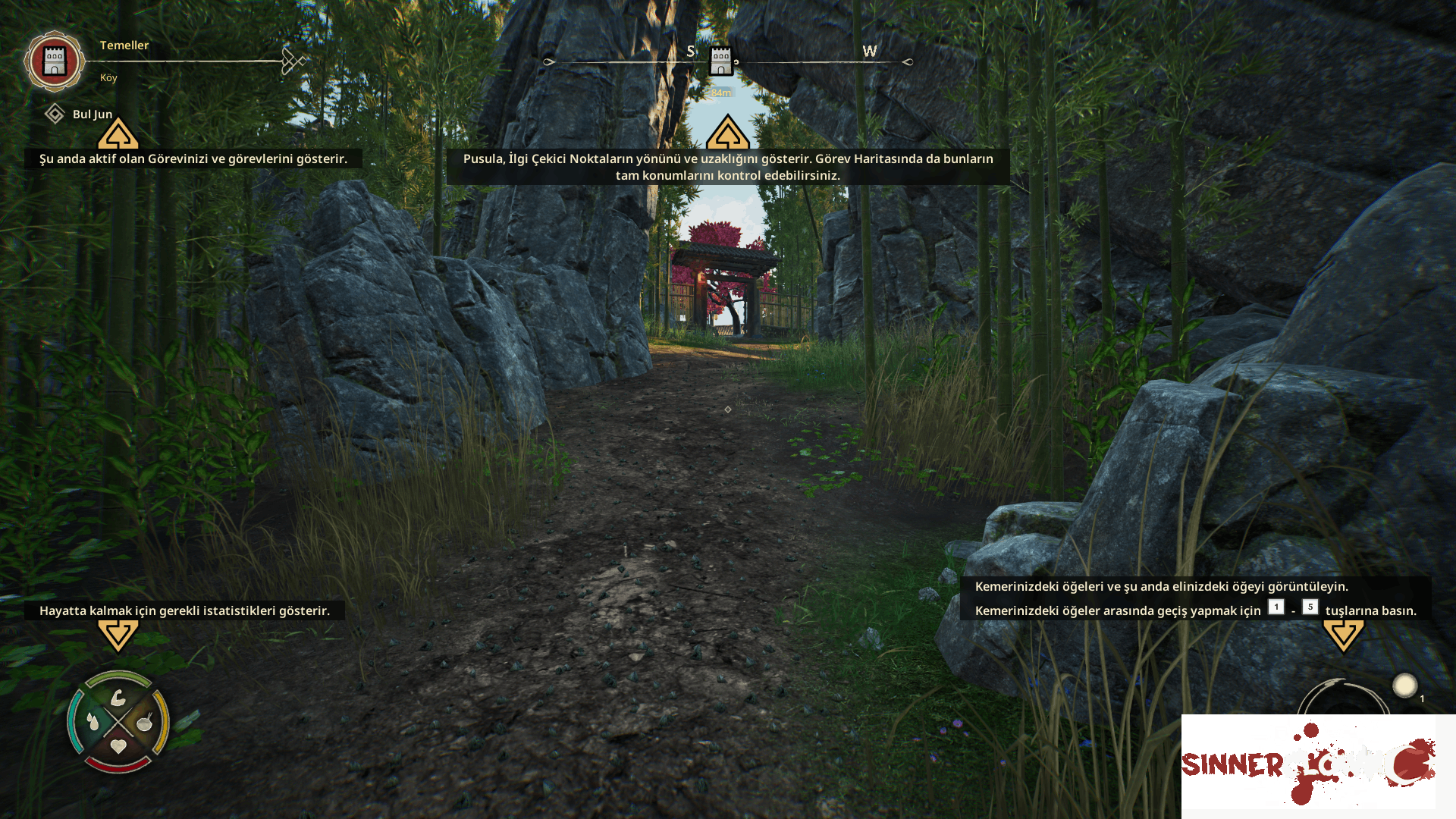Click the castle quest emblem
The image size is (1456, 819).
coord(54,61)
